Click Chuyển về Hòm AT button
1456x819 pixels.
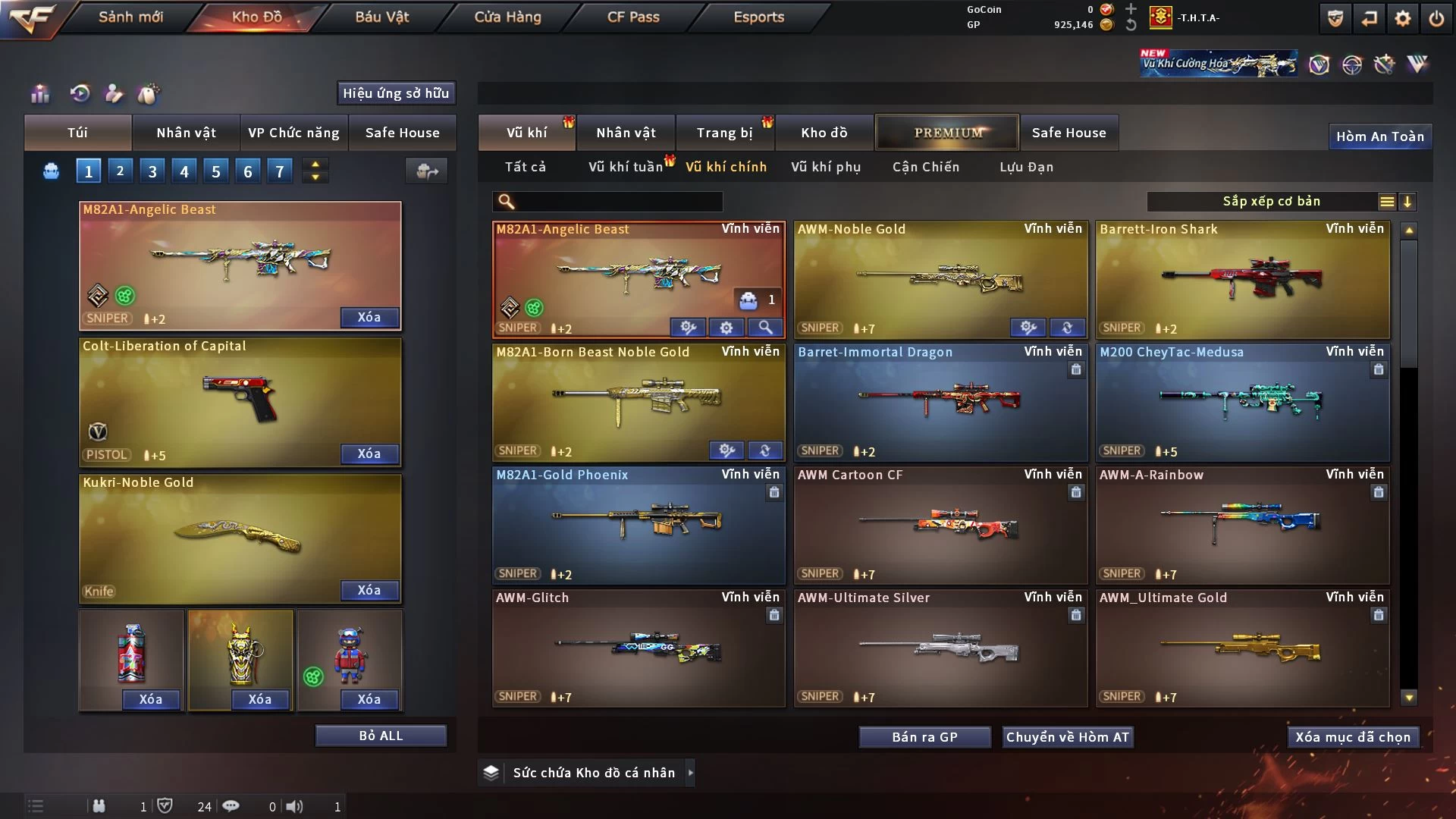pyautogui.click(x=1067, y=737)
